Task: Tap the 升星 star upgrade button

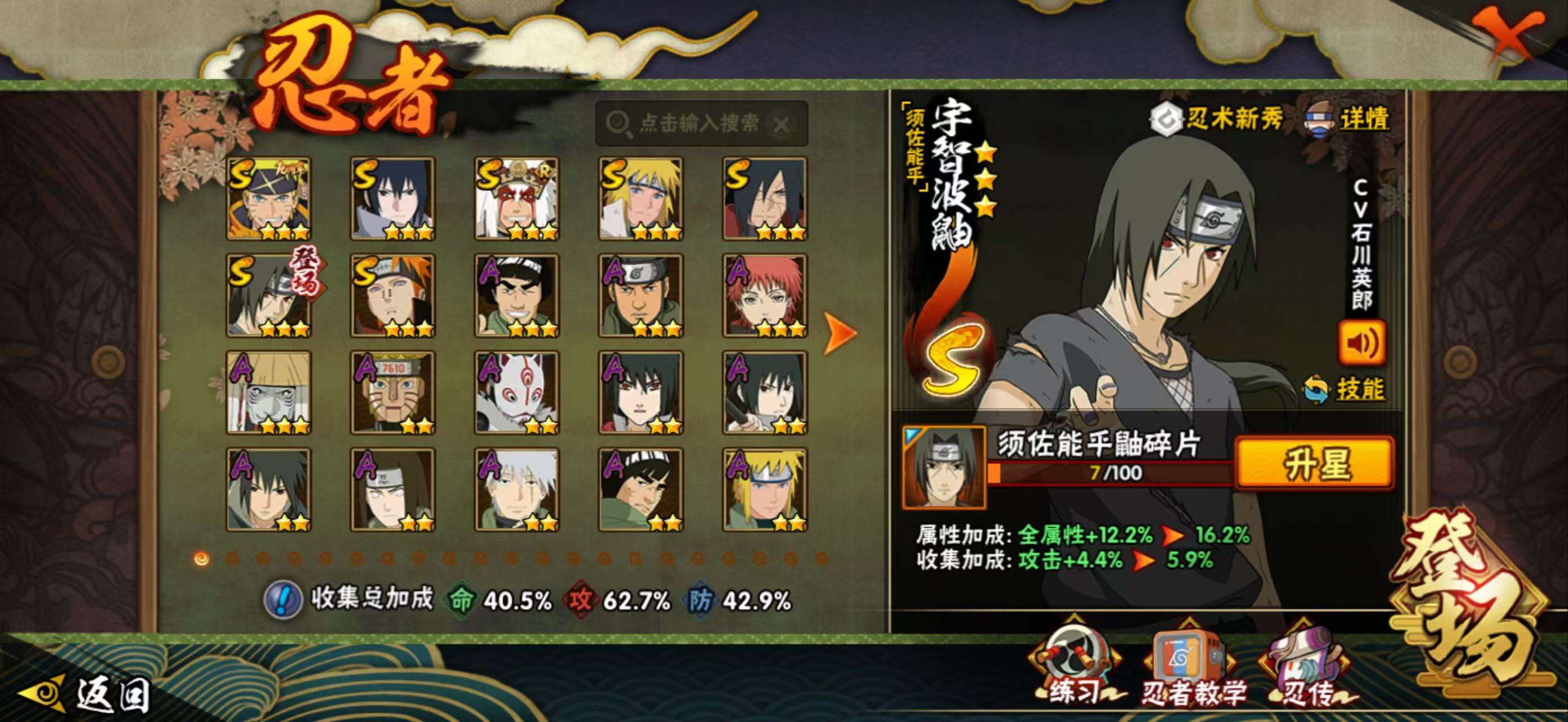Action: point(1315,464)
